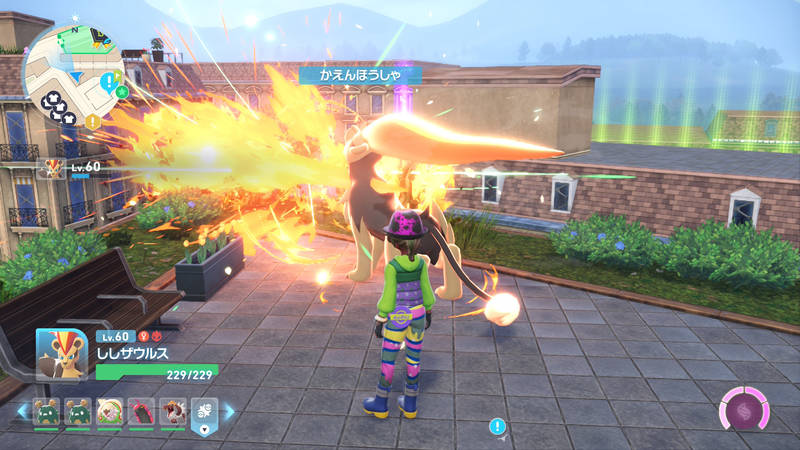Viewport: 800px width, 450px height.
Task: Click the left arrow of the party bar
Action: click(22, 411)
